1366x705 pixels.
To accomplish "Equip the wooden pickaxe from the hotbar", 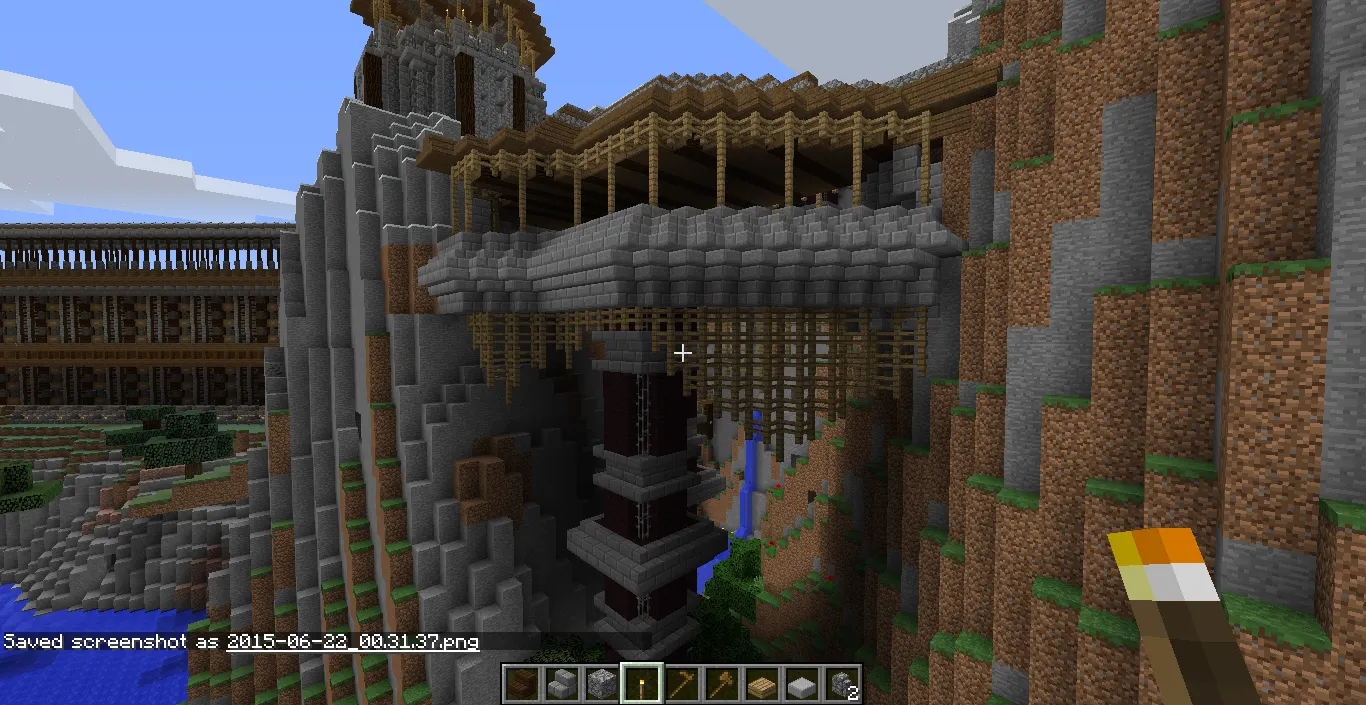I will [x=681, y=684].
